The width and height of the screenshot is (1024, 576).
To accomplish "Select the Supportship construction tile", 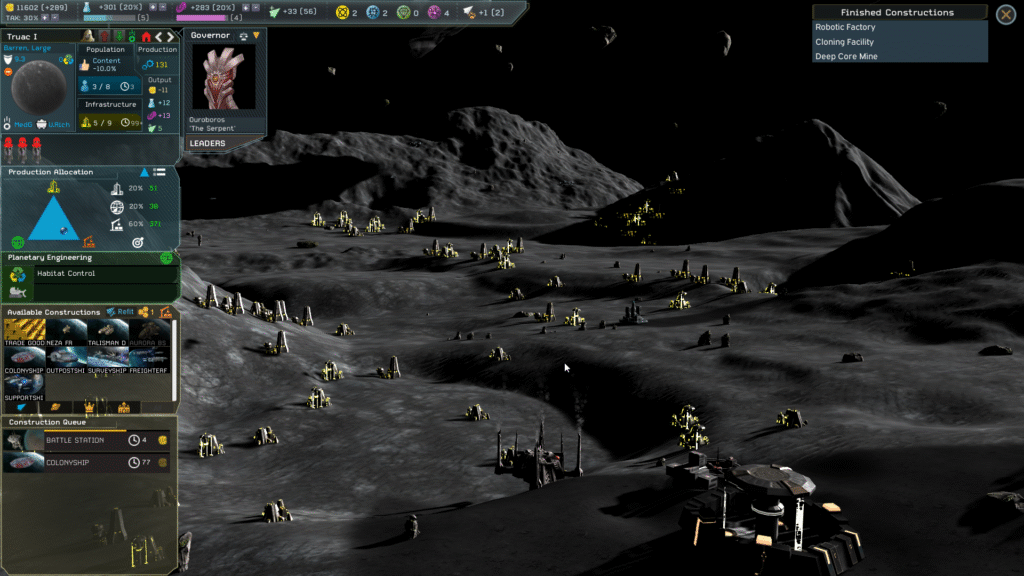I will tap(24, 387).
